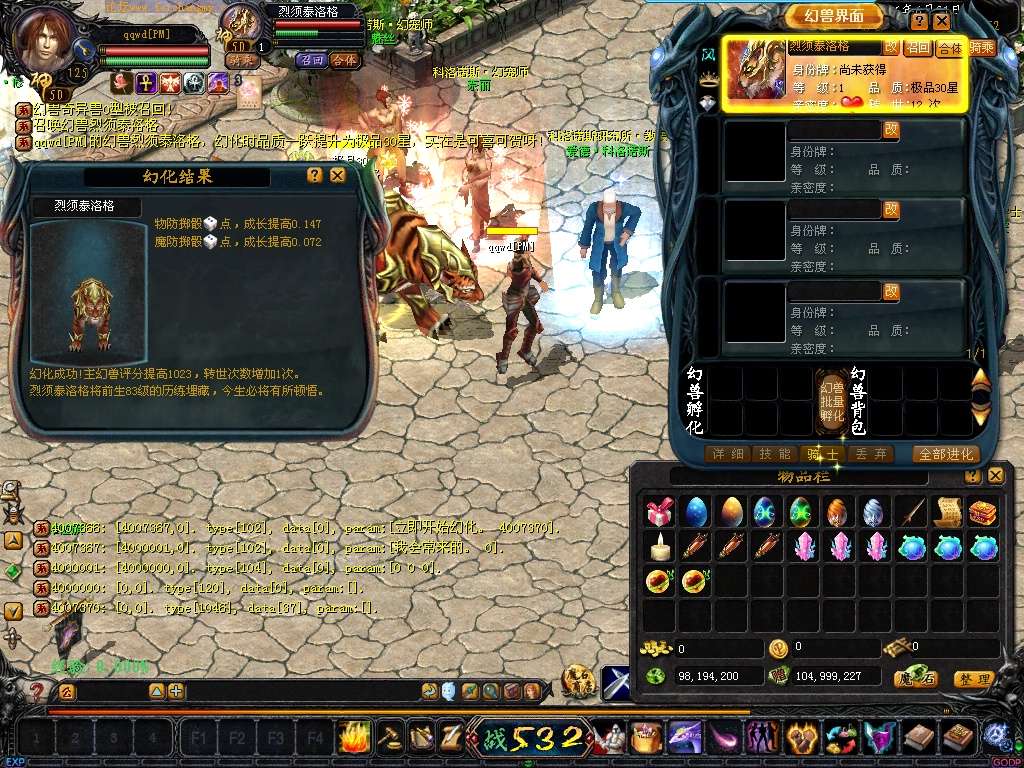Select the candle item in inventory
This screenshot has height=768, width=1024.
[659, 547]
